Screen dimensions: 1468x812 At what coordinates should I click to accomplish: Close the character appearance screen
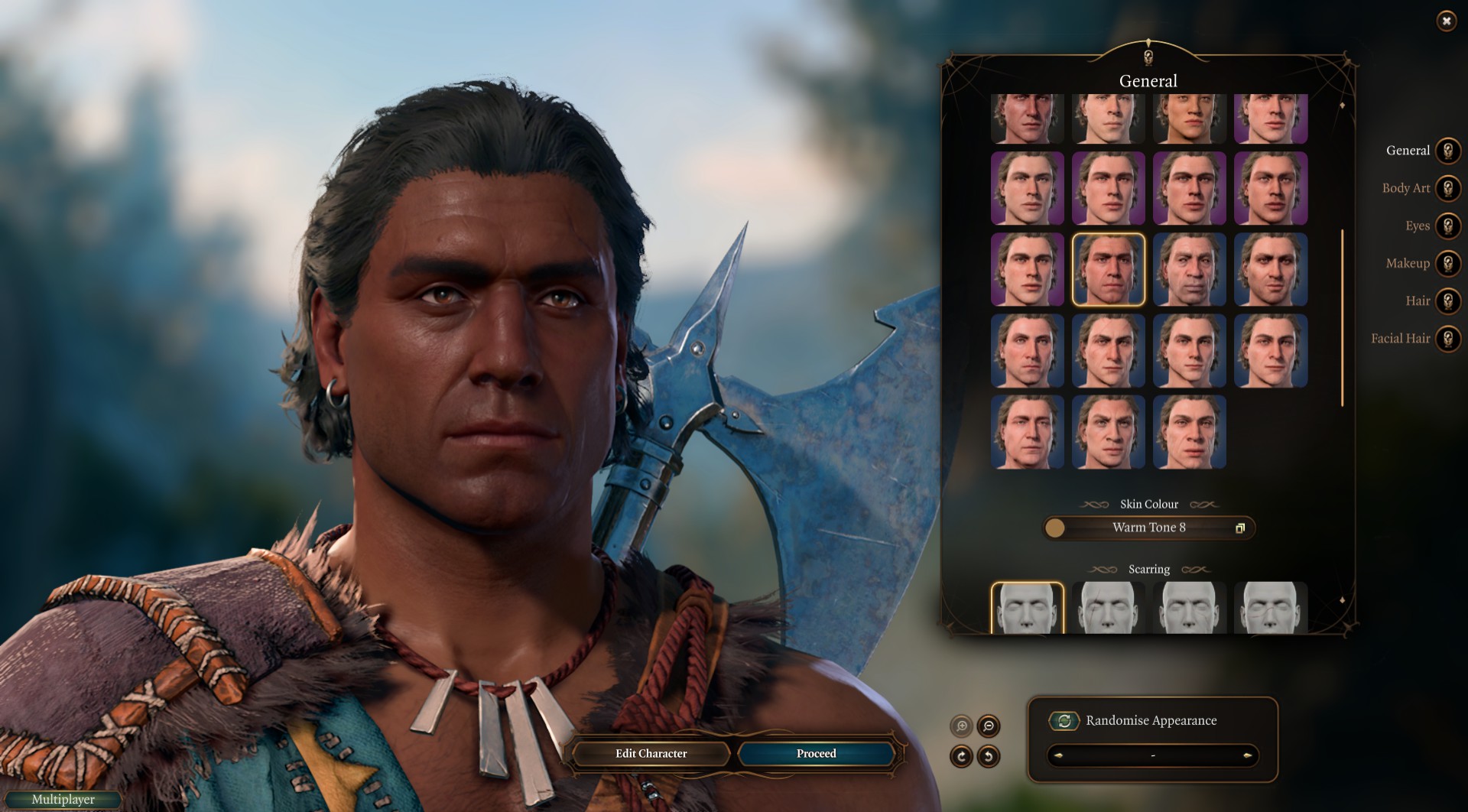point(1446,21)
